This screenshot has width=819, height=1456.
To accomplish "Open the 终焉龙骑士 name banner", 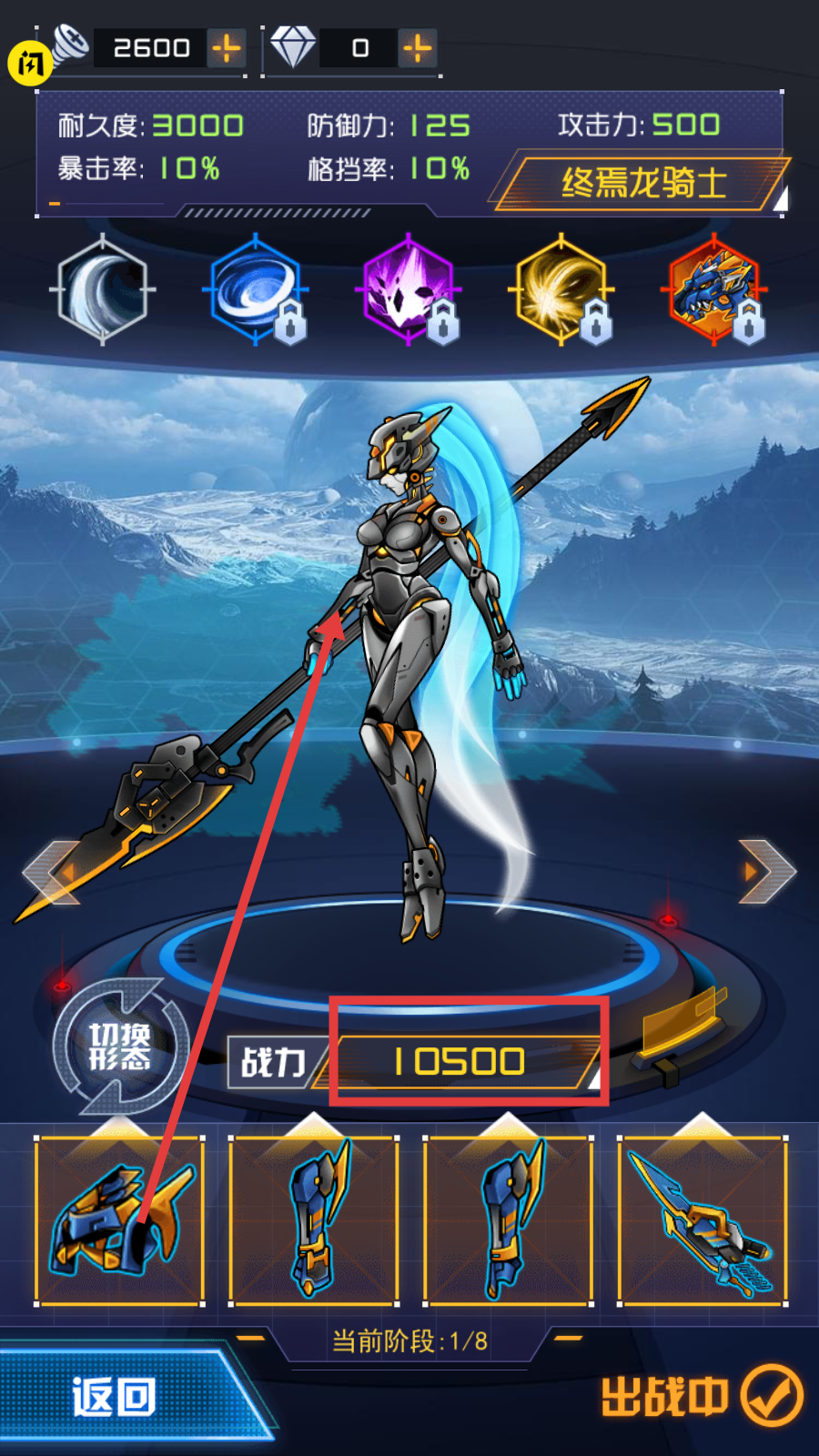I will pos(642,183).
